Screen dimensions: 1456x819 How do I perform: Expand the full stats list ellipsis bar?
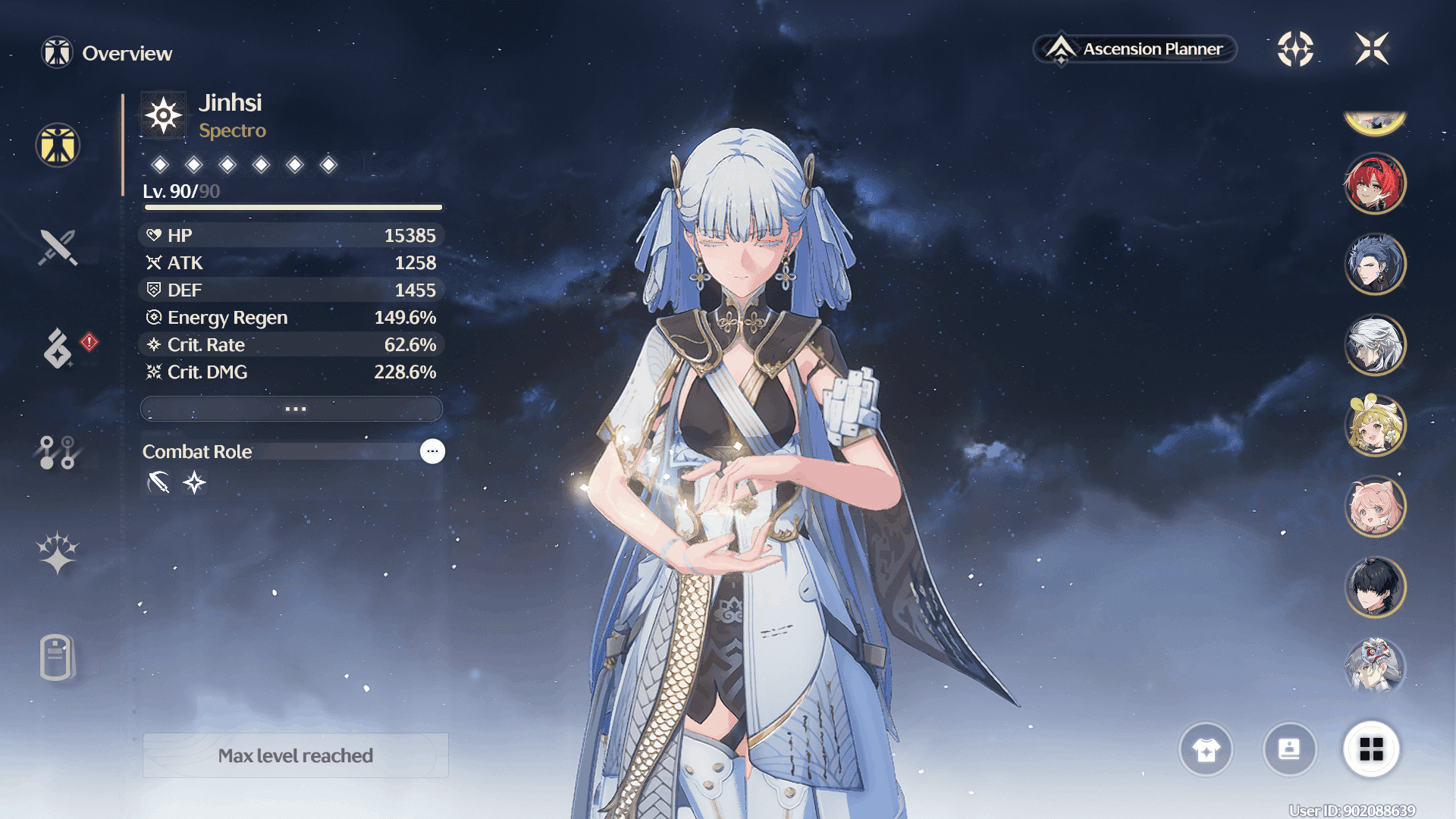point(292,409)
